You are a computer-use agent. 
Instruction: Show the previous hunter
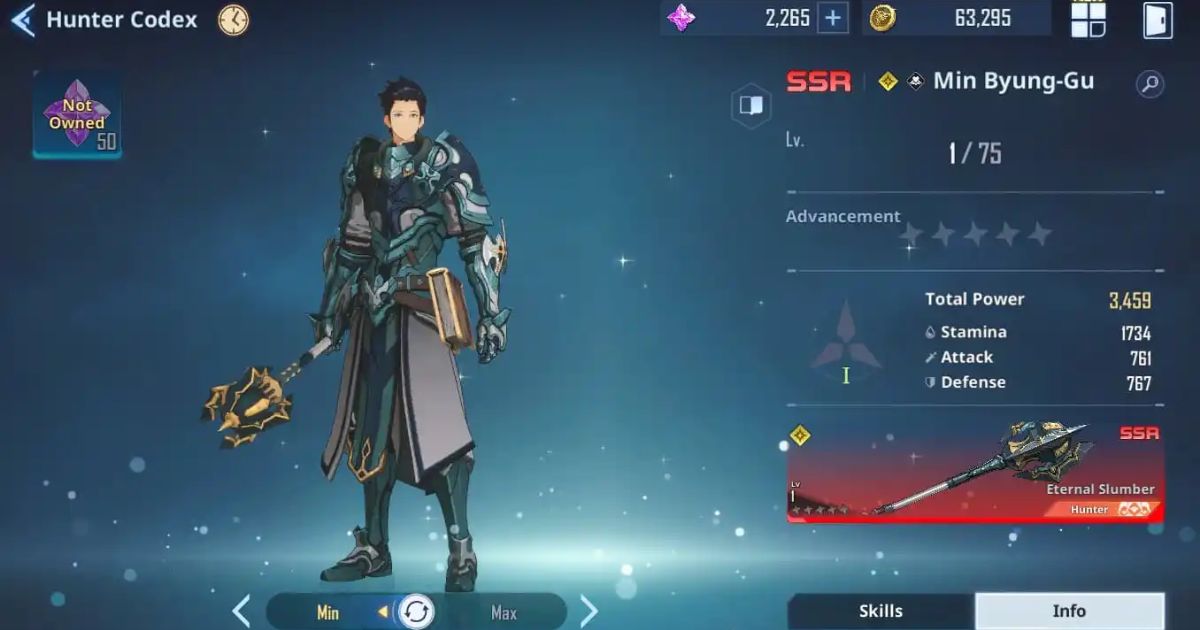point(241,611)
